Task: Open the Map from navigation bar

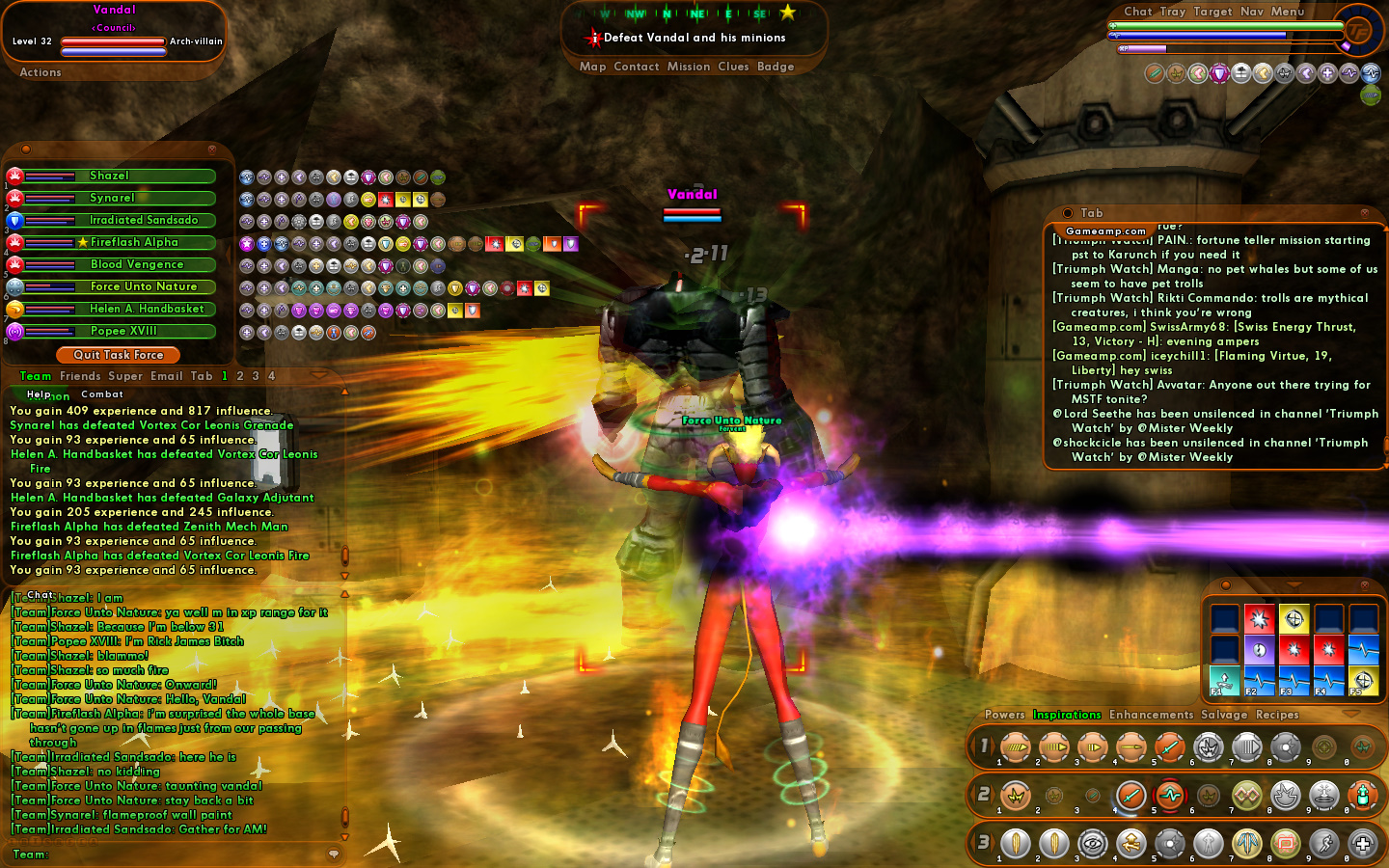Action: point(592,67)
